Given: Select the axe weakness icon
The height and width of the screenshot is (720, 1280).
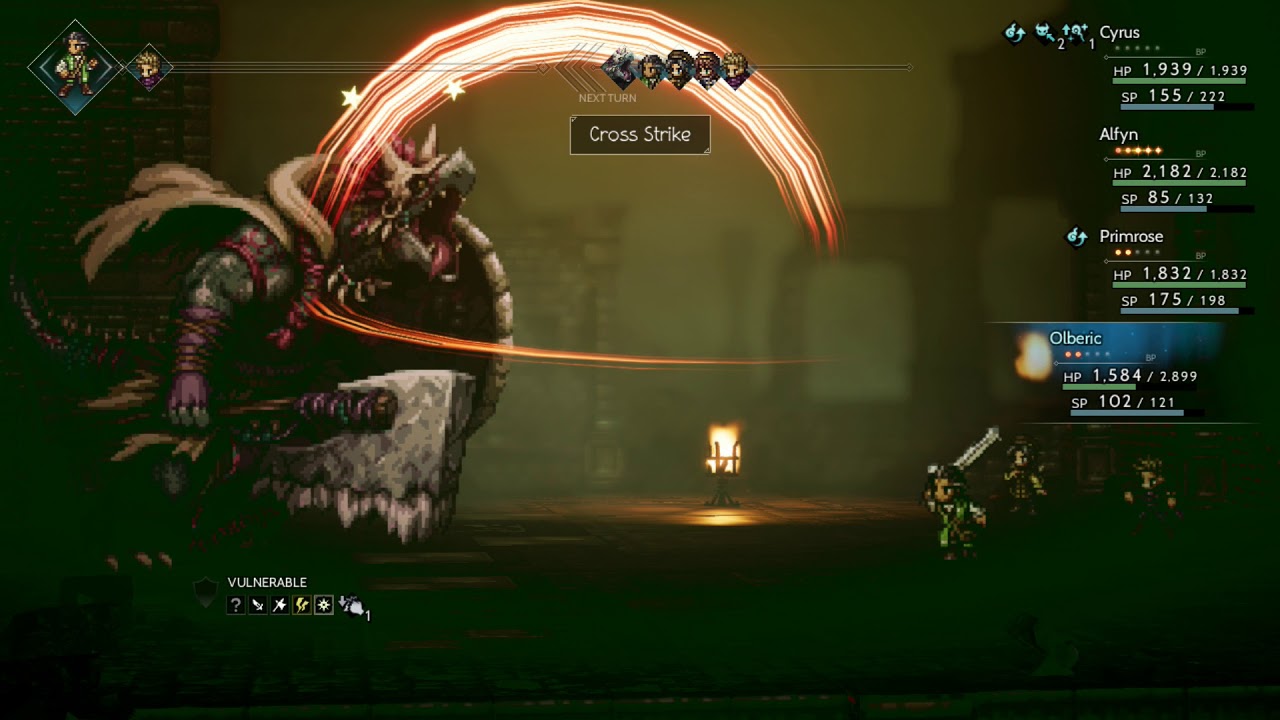Looking at the screenshot, I should [x=280, y=605].
